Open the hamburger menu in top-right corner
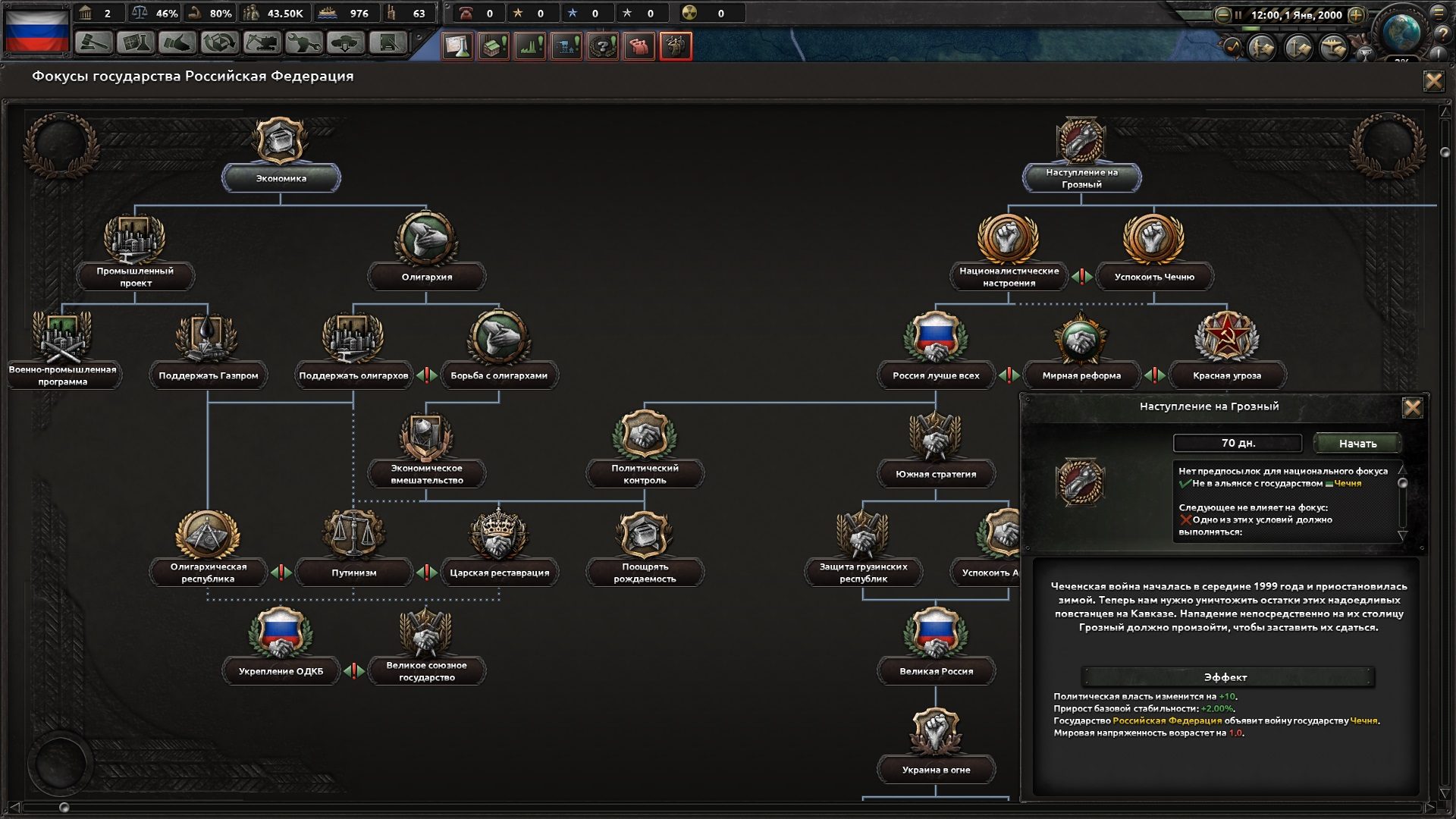 coord(1437,14)
